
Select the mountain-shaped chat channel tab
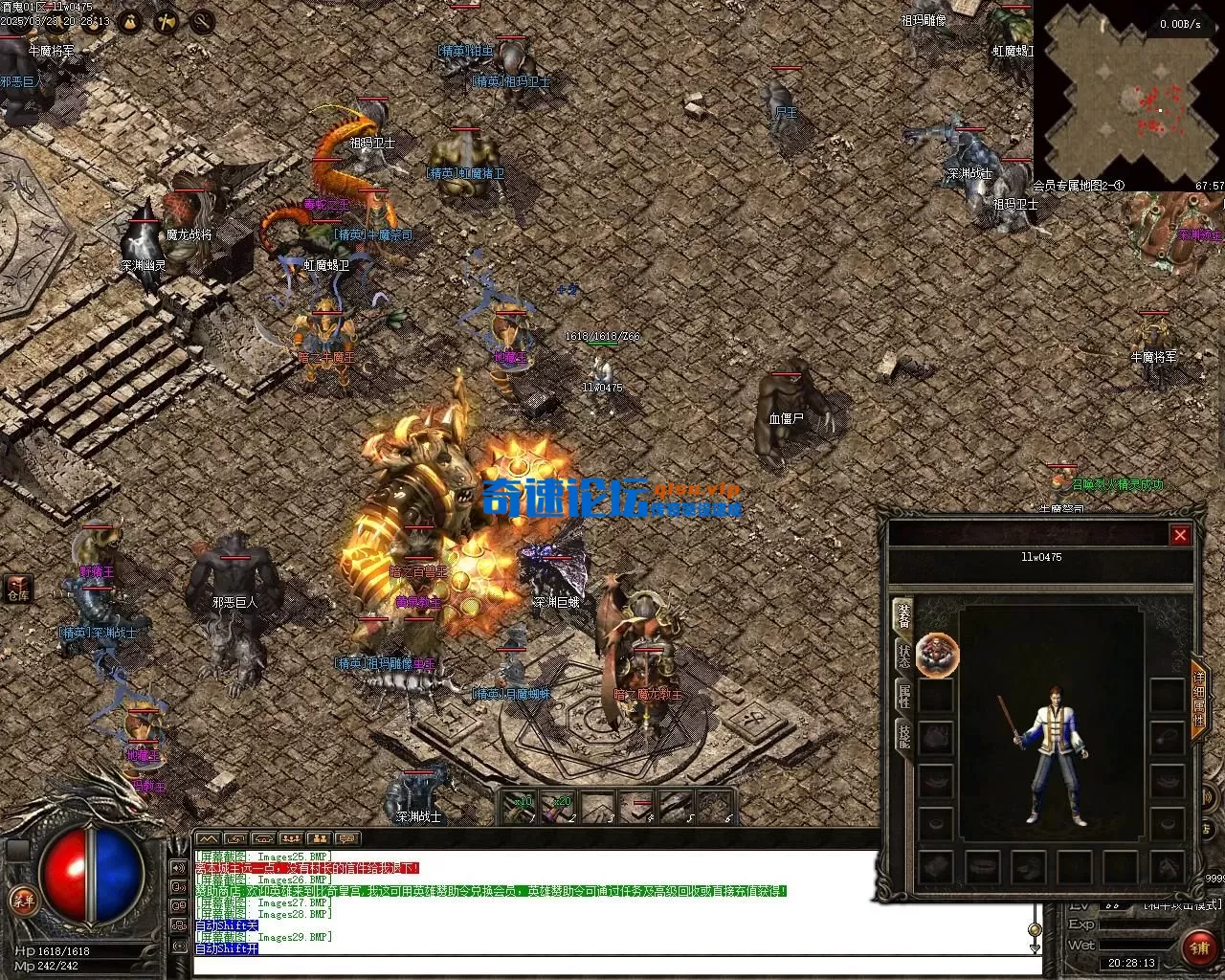click(208, 838)
